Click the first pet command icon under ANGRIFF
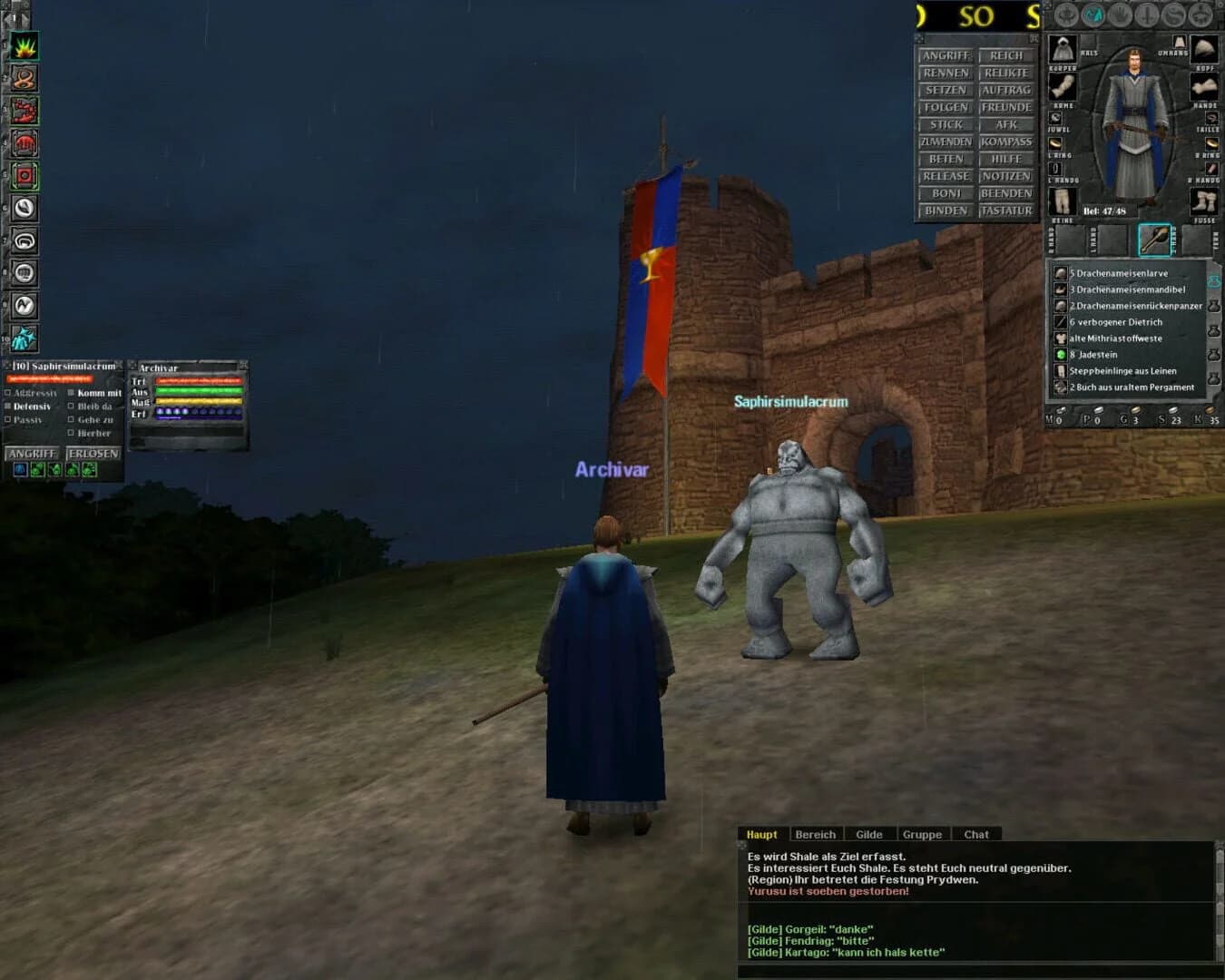Screen dimensions: 1225x980 pyautogui.click(x=21, y=469)
